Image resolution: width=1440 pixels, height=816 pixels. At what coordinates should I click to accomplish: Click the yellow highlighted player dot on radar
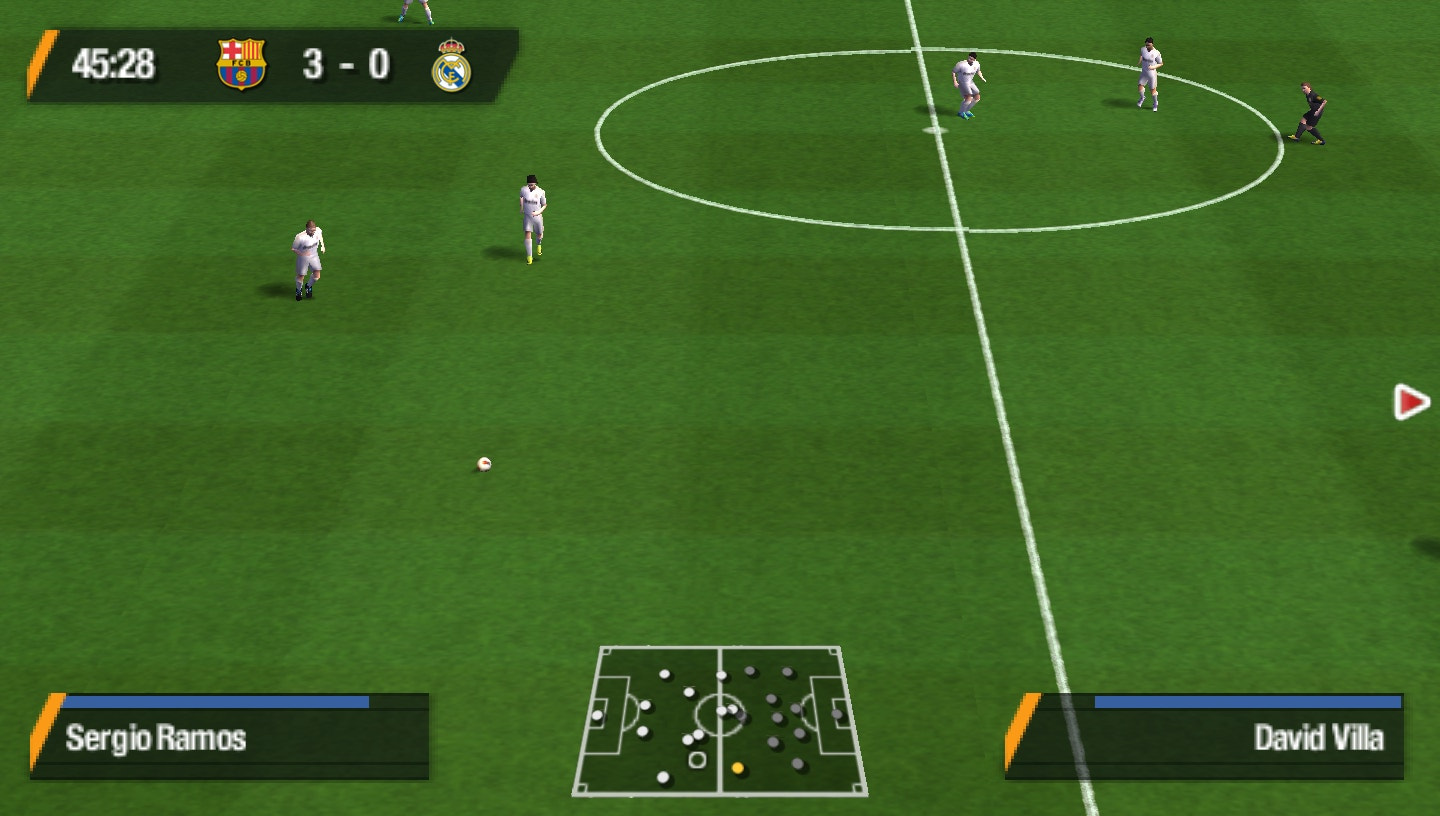[x=737, y=766]
